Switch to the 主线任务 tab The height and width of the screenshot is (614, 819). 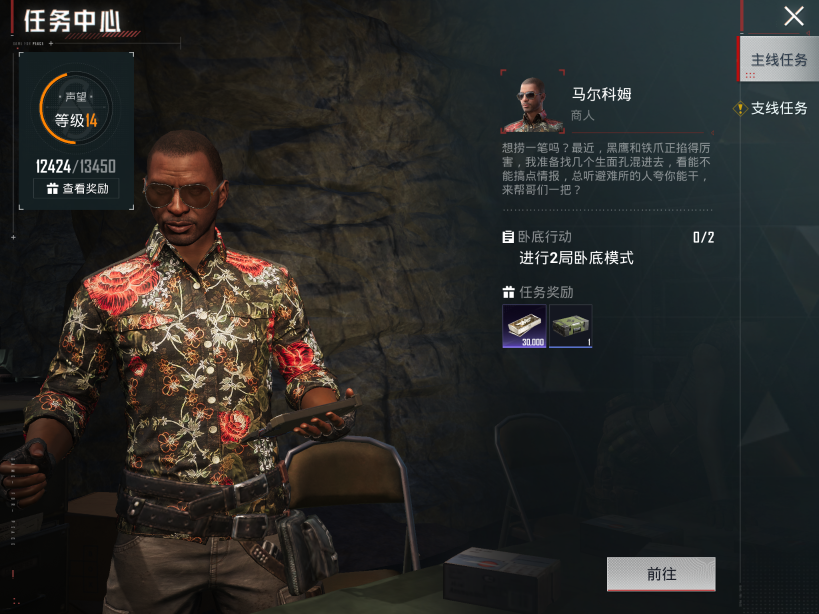click(779, 60)
